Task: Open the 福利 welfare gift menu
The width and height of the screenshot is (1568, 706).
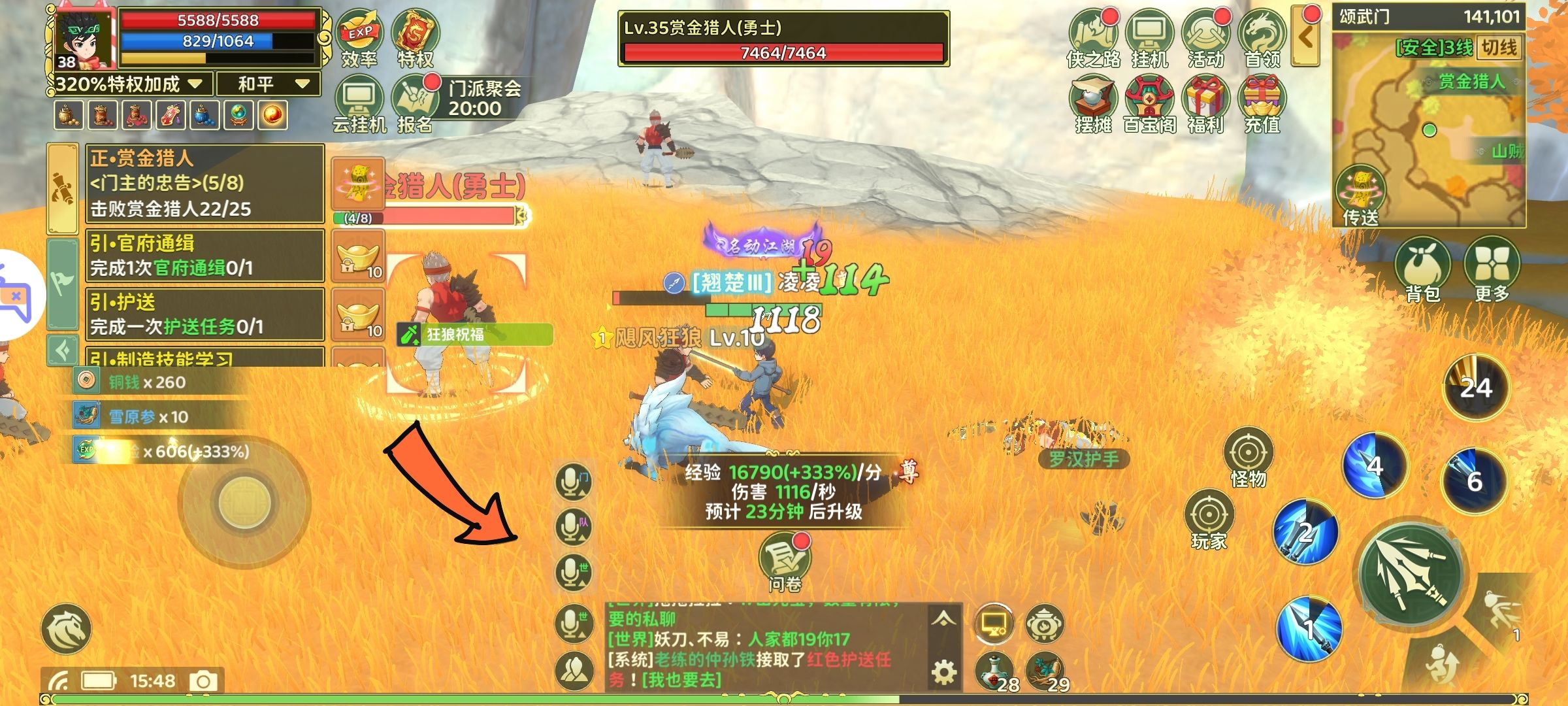Action: click(x=1206, y=103)
